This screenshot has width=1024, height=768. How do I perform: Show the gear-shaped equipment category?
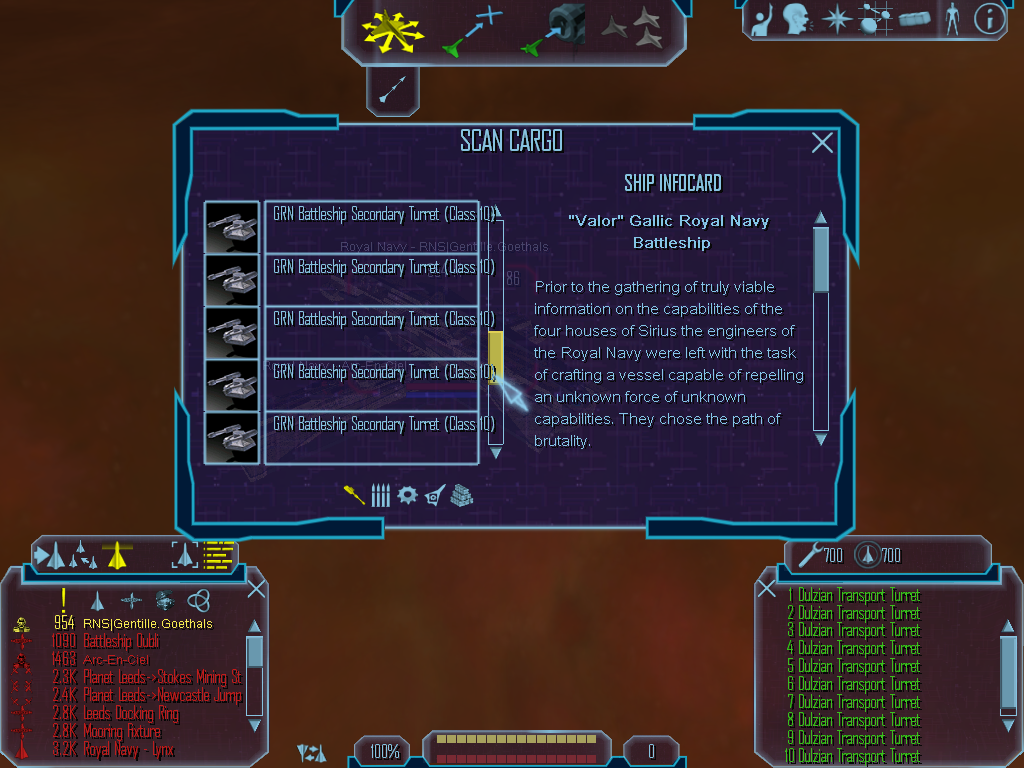pos(407,495)
